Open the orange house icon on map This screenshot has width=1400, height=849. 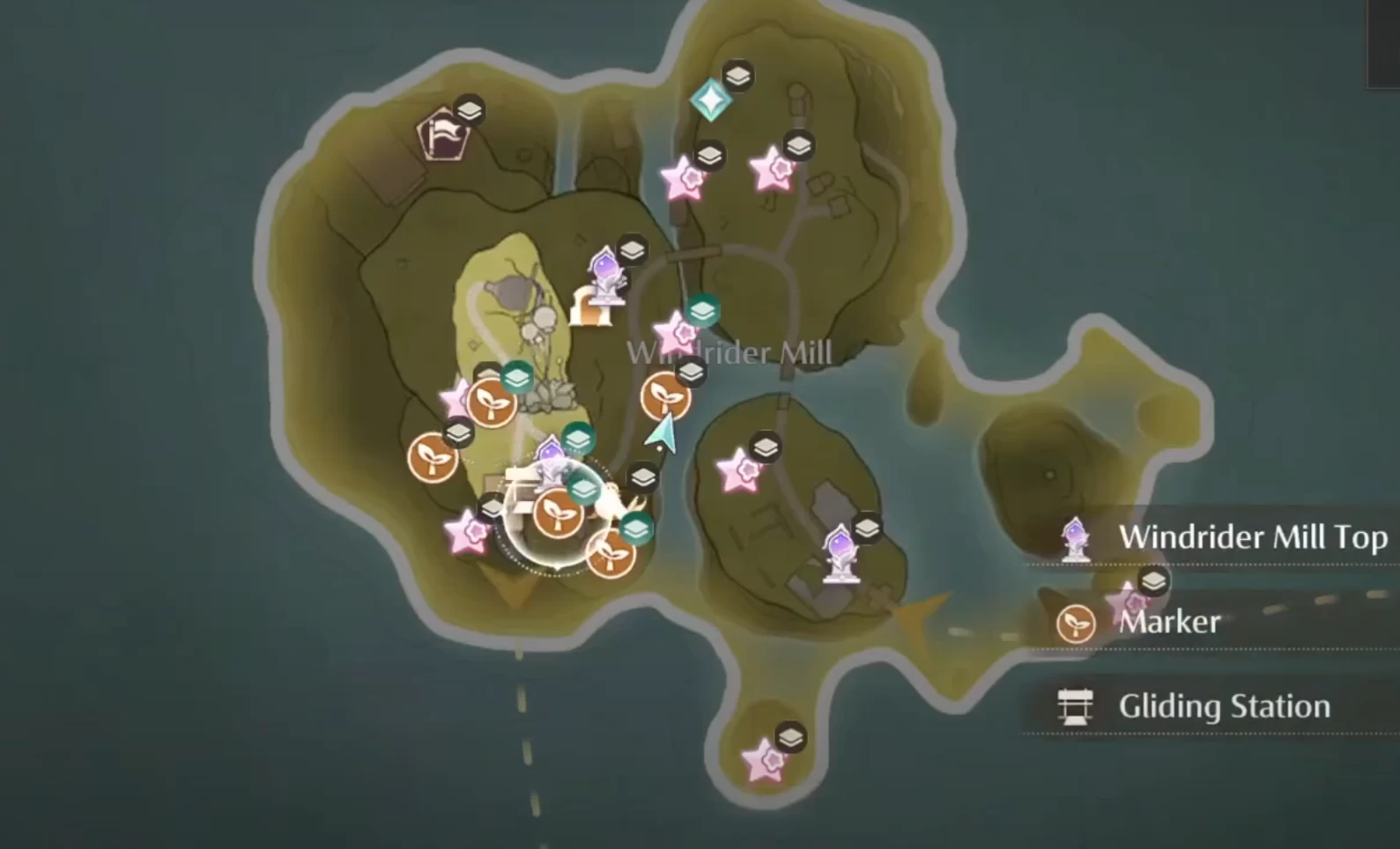click(x=589, y=307)
